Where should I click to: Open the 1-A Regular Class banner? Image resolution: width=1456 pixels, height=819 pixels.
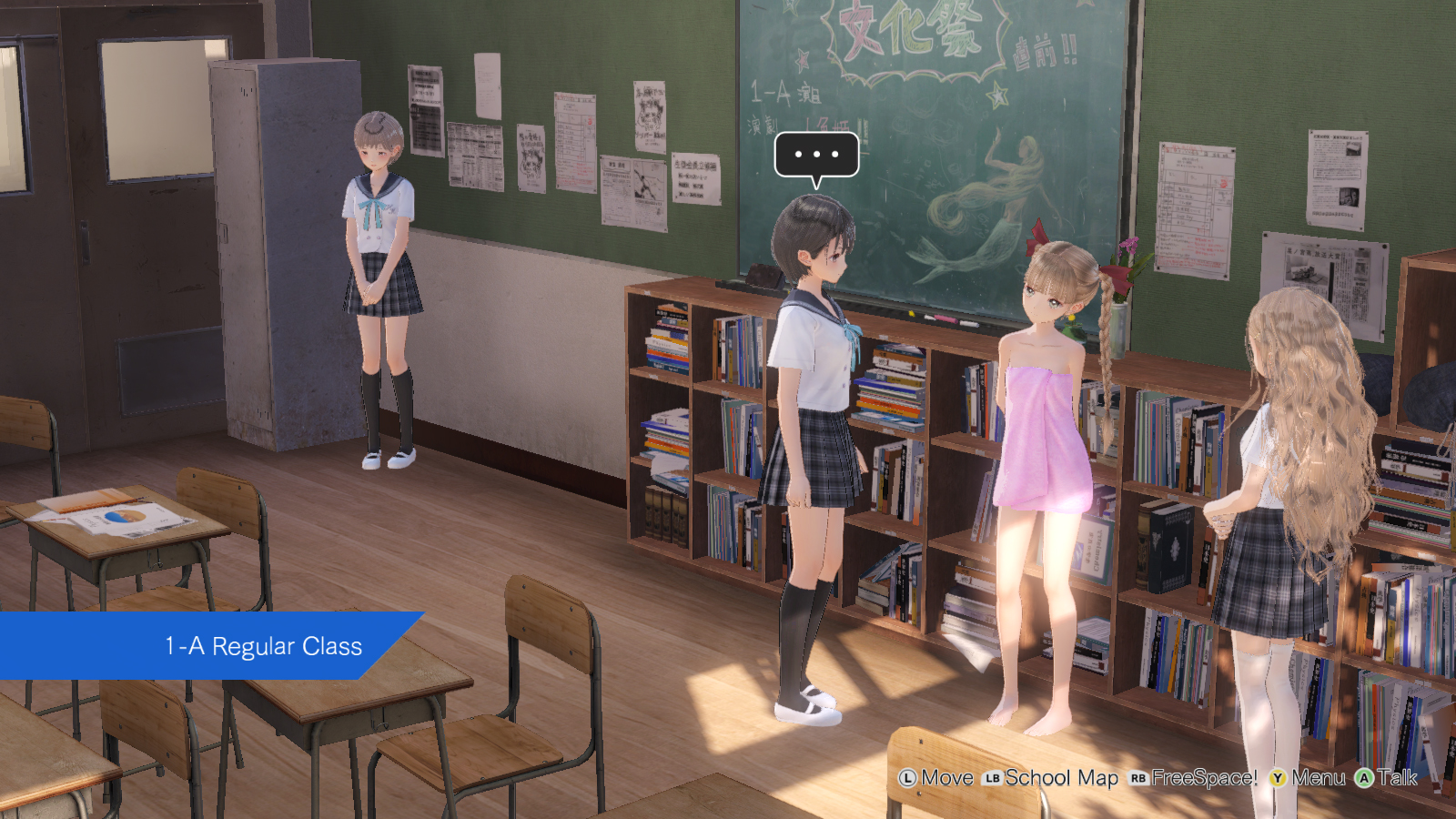(264, 648)
